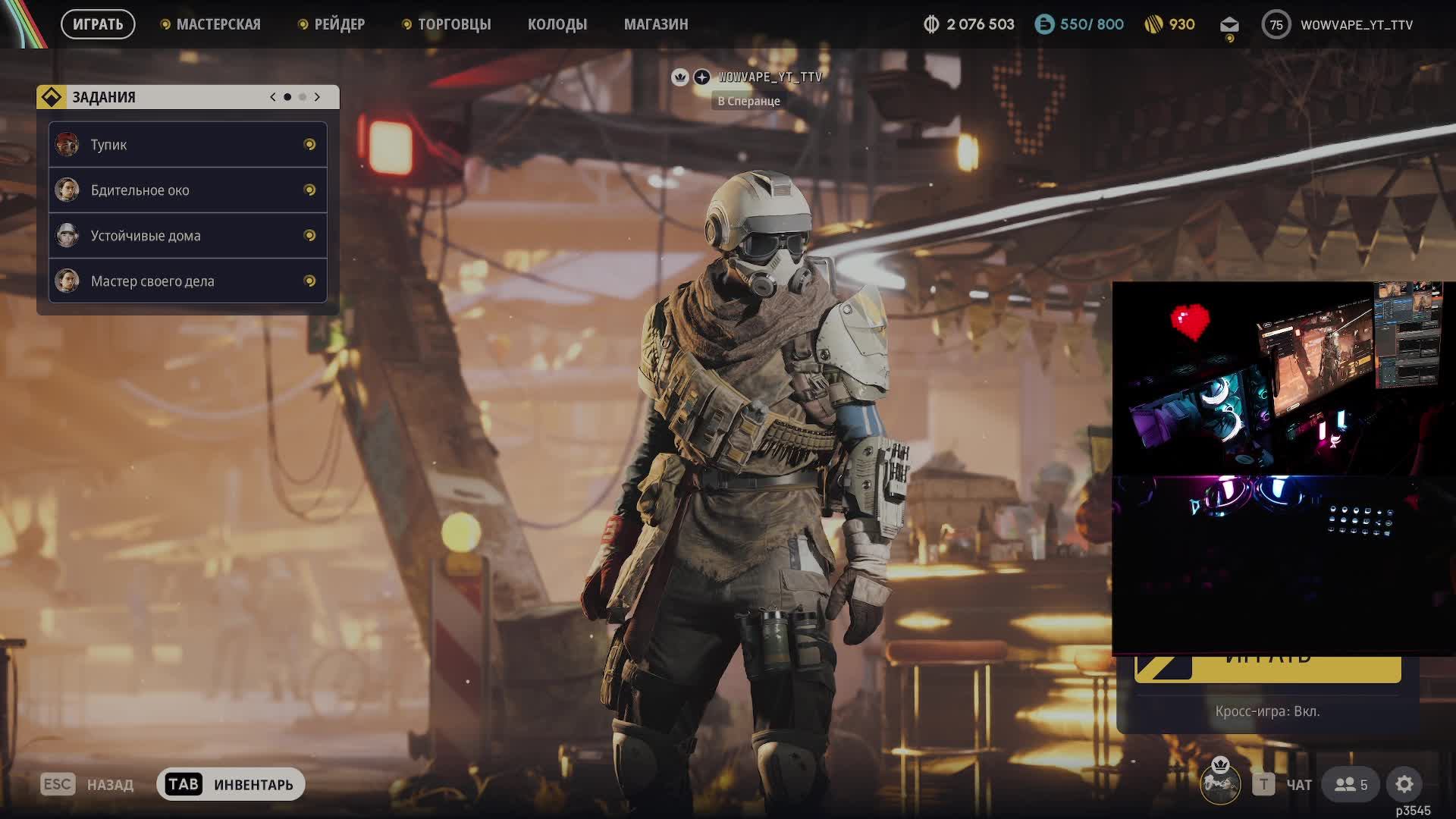Open the ИНВЕНТАРЬ button
The width and height of the screenshot is (1456, 819).
[231, 784]
